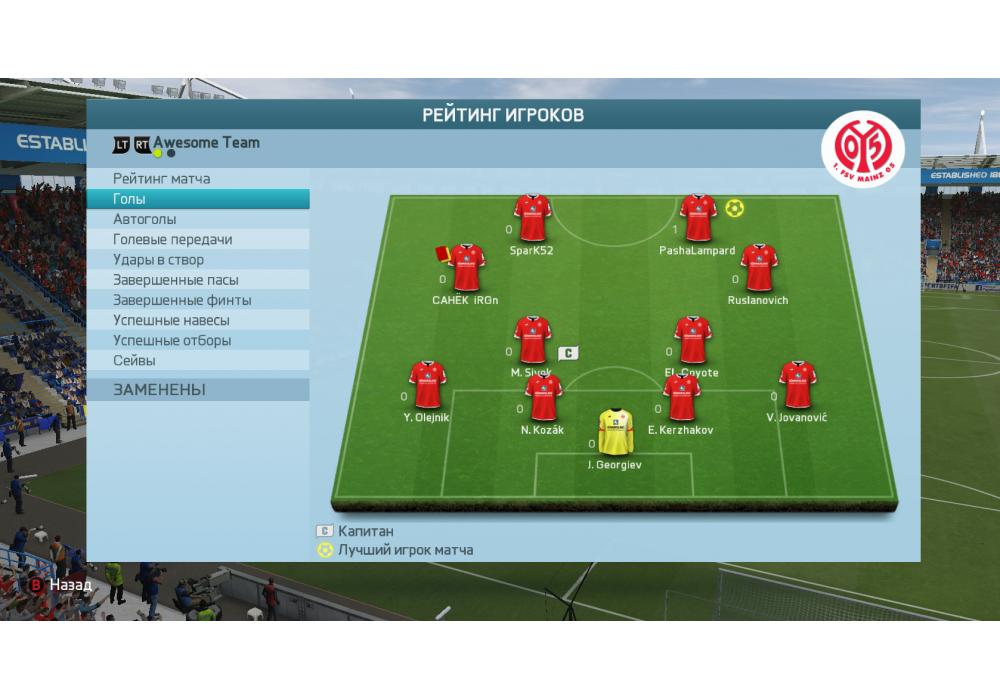Select Y. Olejnik's player shirt

click(x=427, y=385)
